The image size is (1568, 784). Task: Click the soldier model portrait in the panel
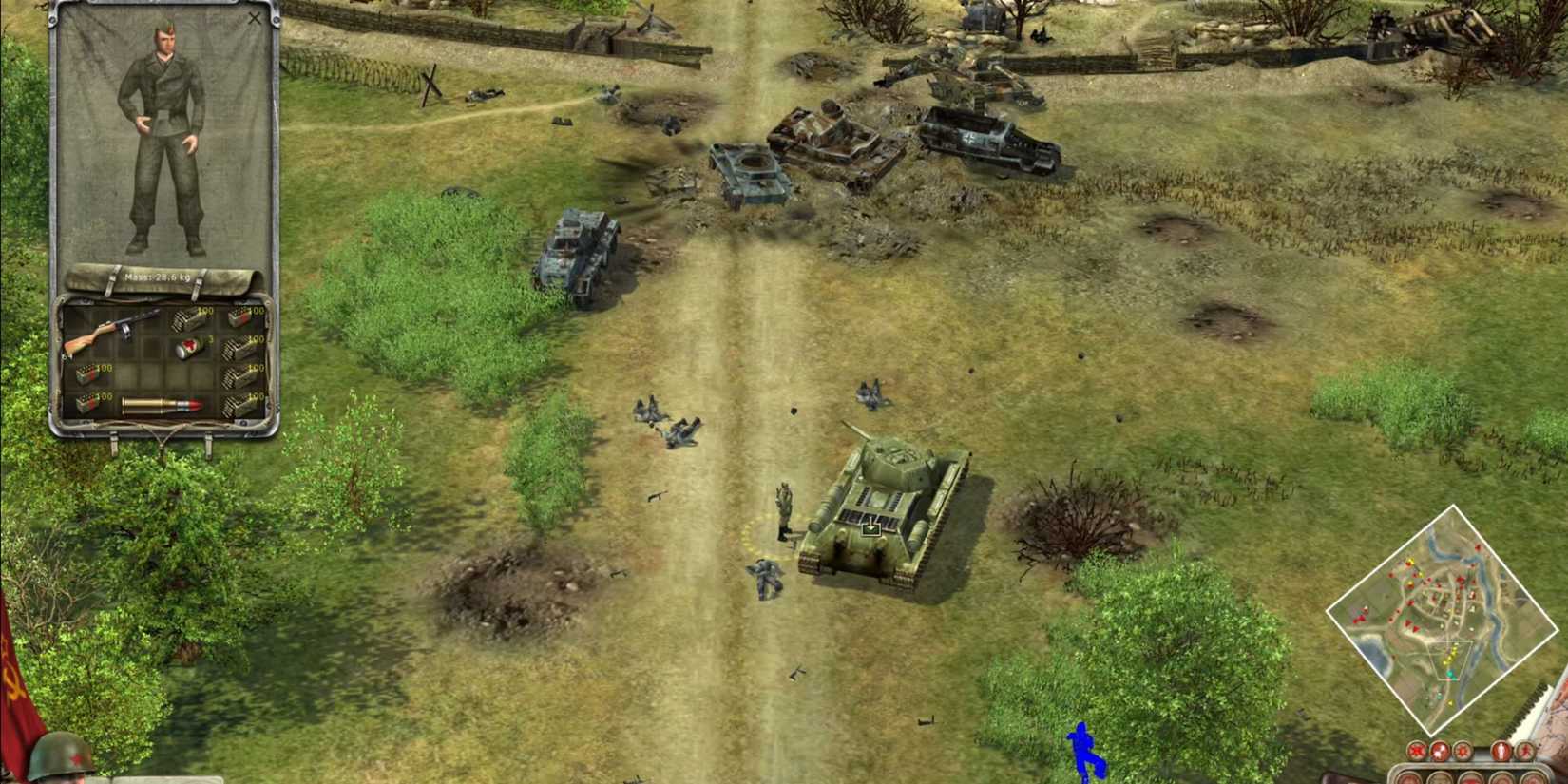166,138
